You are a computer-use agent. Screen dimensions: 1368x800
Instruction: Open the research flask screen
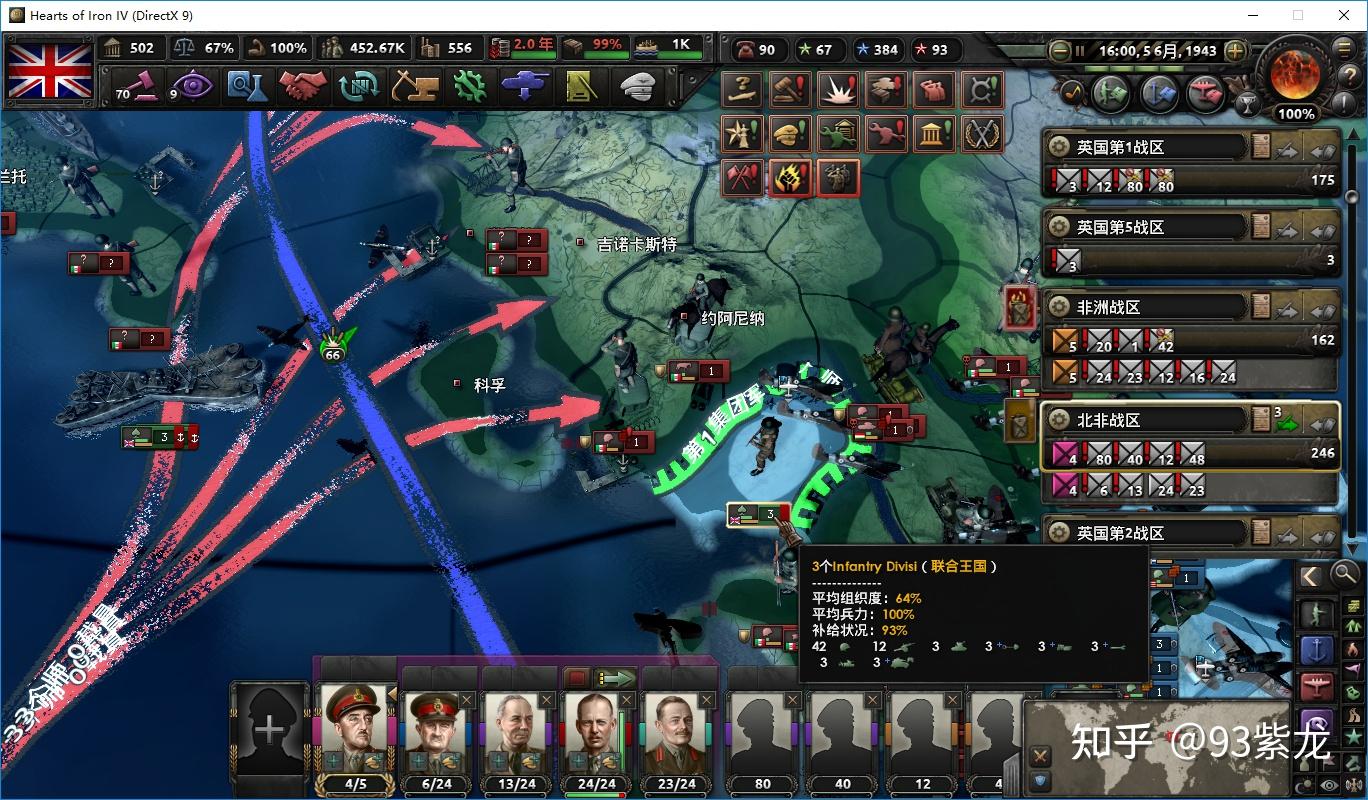[246, 87]
